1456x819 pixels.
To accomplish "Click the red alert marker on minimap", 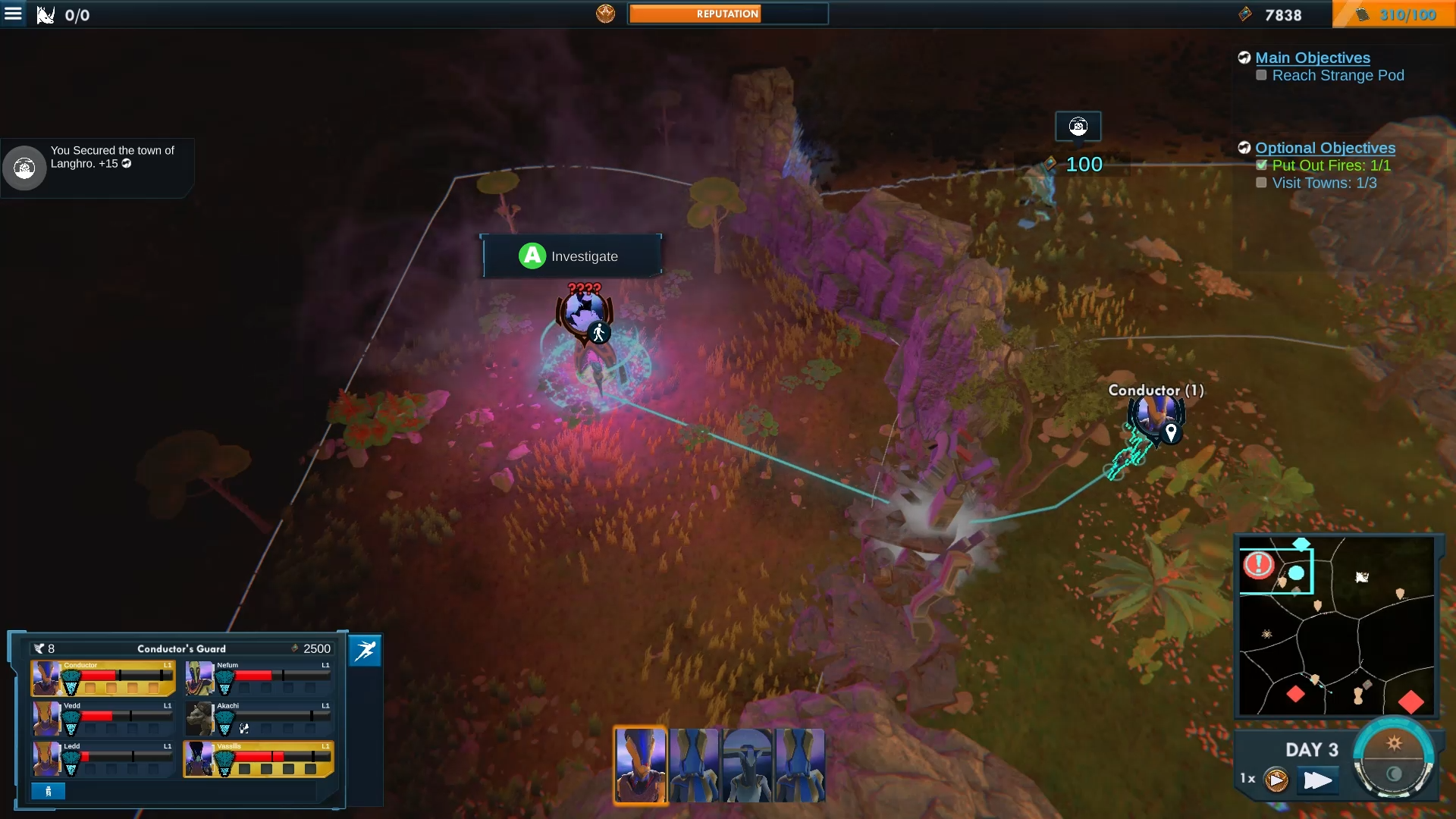I will click(1259, 564).
